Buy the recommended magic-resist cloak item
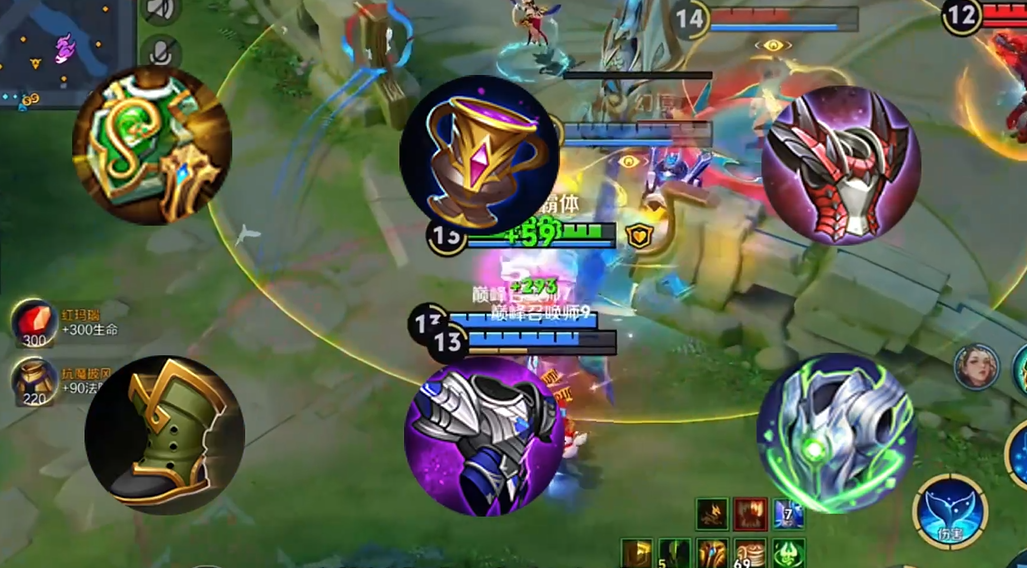This screenshot has height=568, width=1027. 34,381
